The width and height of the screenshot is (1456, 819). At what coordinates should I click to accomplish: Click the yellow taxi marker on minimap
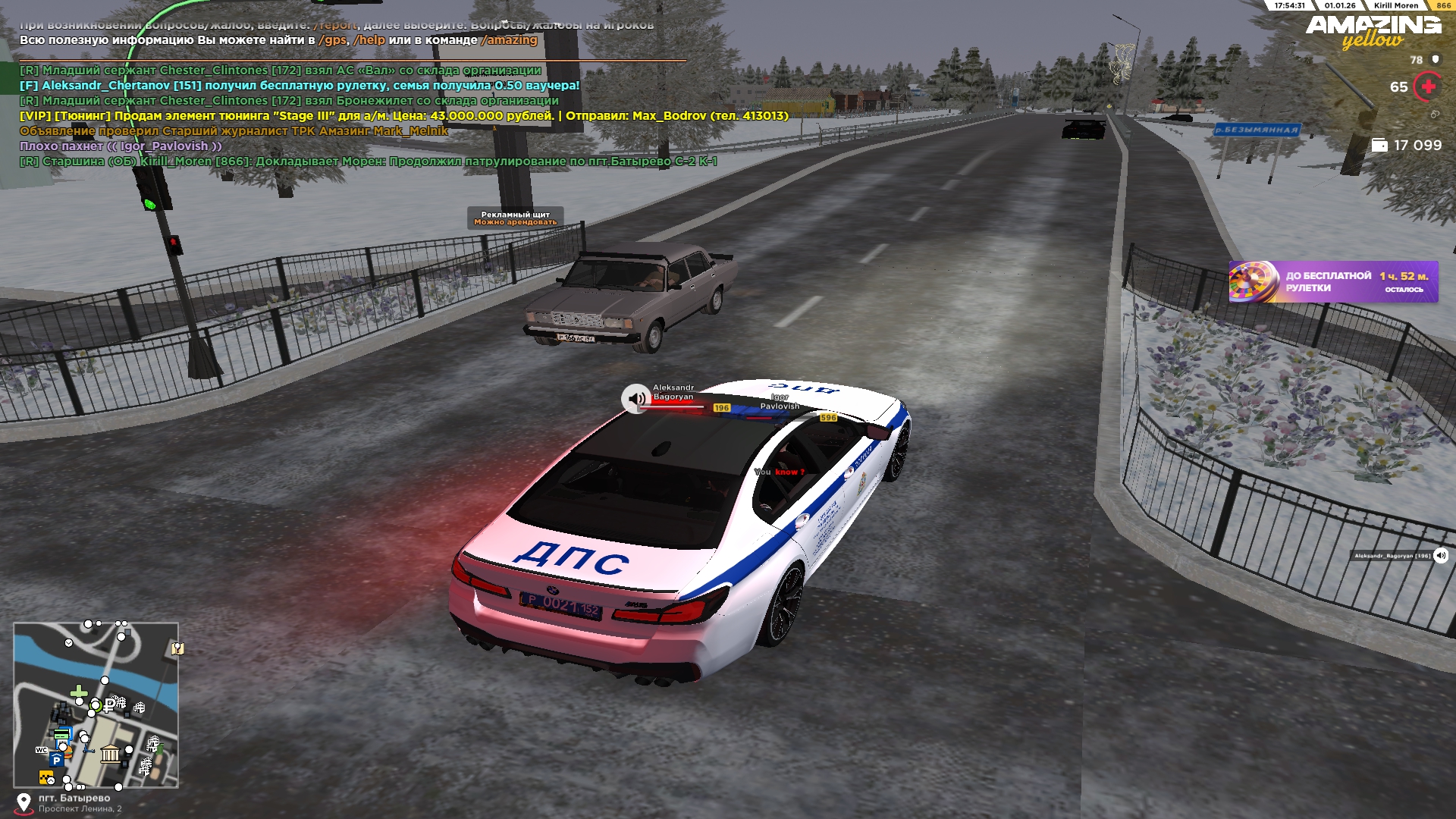pyautogui.click(x=46, y=777)
